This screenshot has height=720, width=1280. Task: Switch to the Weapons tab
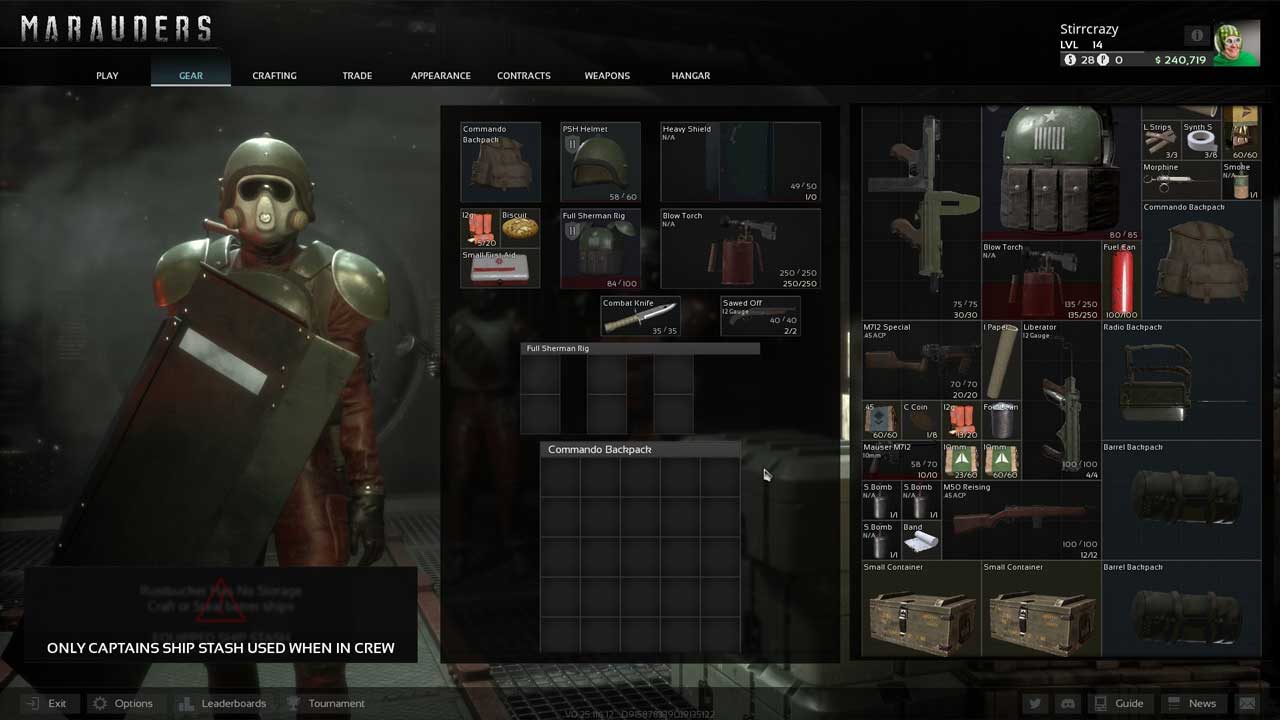pos(607,76)
